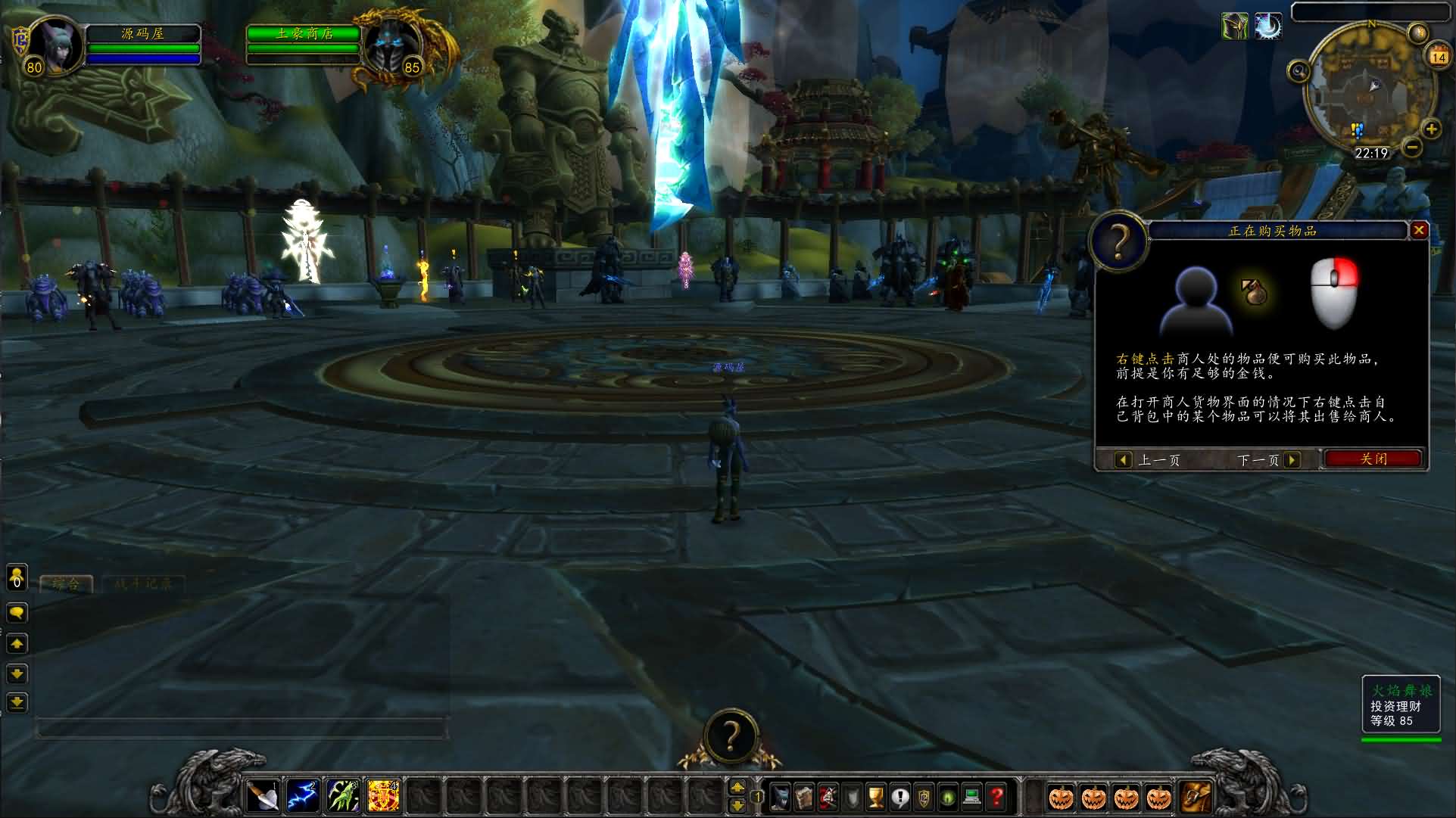
Task: Zoom out the minimap with the minus button
Action: [x=1411, y=148]
